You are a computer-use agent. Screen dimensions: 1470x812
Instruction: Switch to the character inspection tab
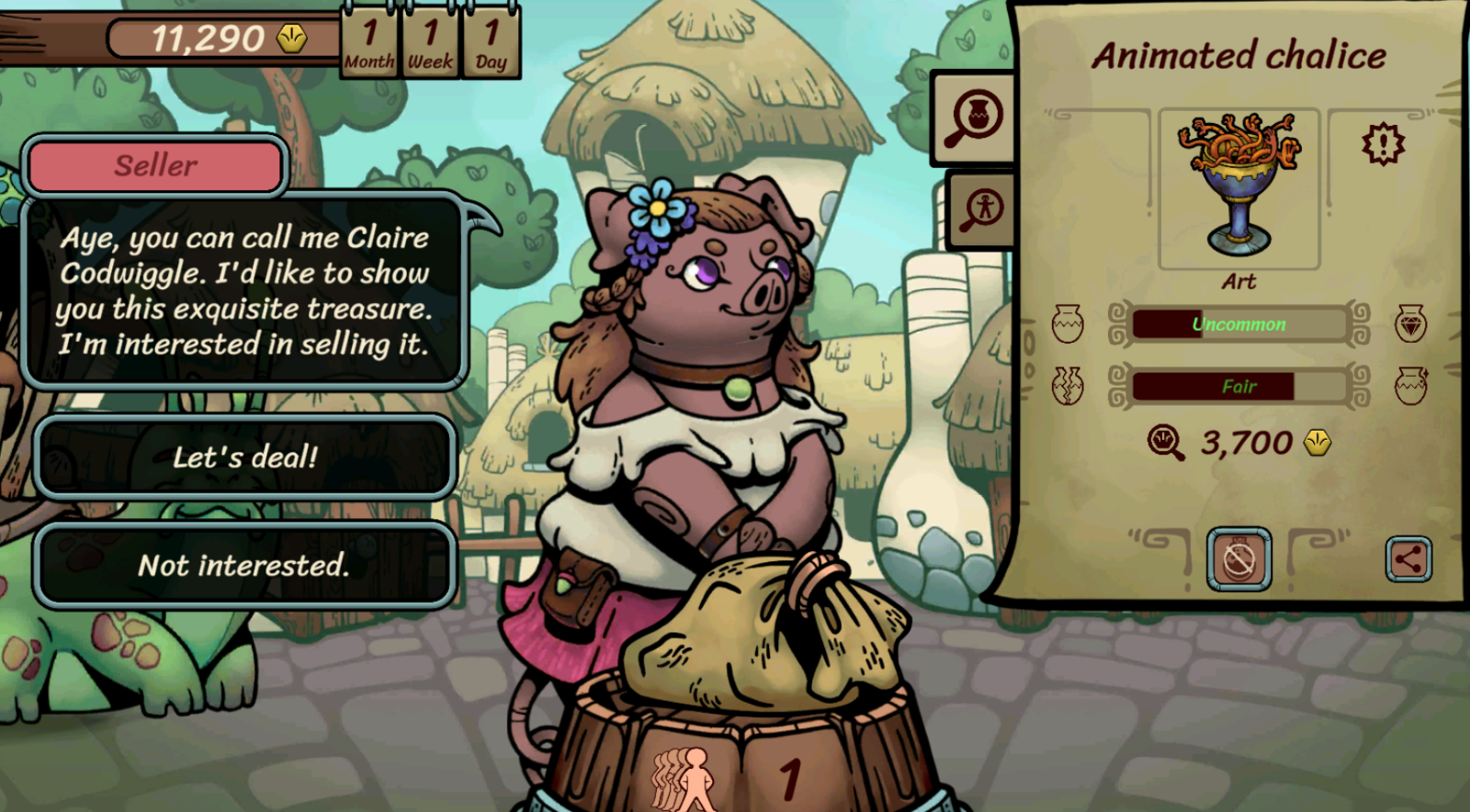tap(982, 209)
